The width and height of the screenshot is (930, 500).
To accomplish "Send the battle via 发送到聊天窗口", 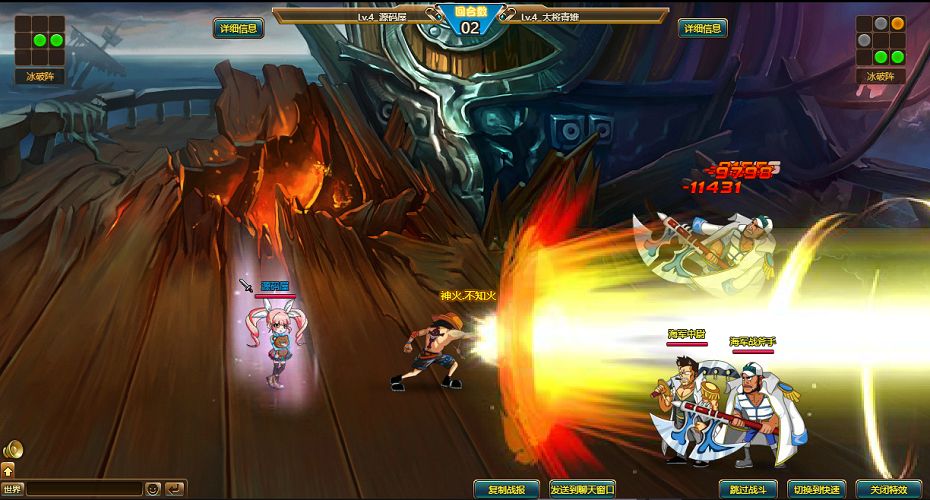I will pyautogui.click(x=582, y=489).
